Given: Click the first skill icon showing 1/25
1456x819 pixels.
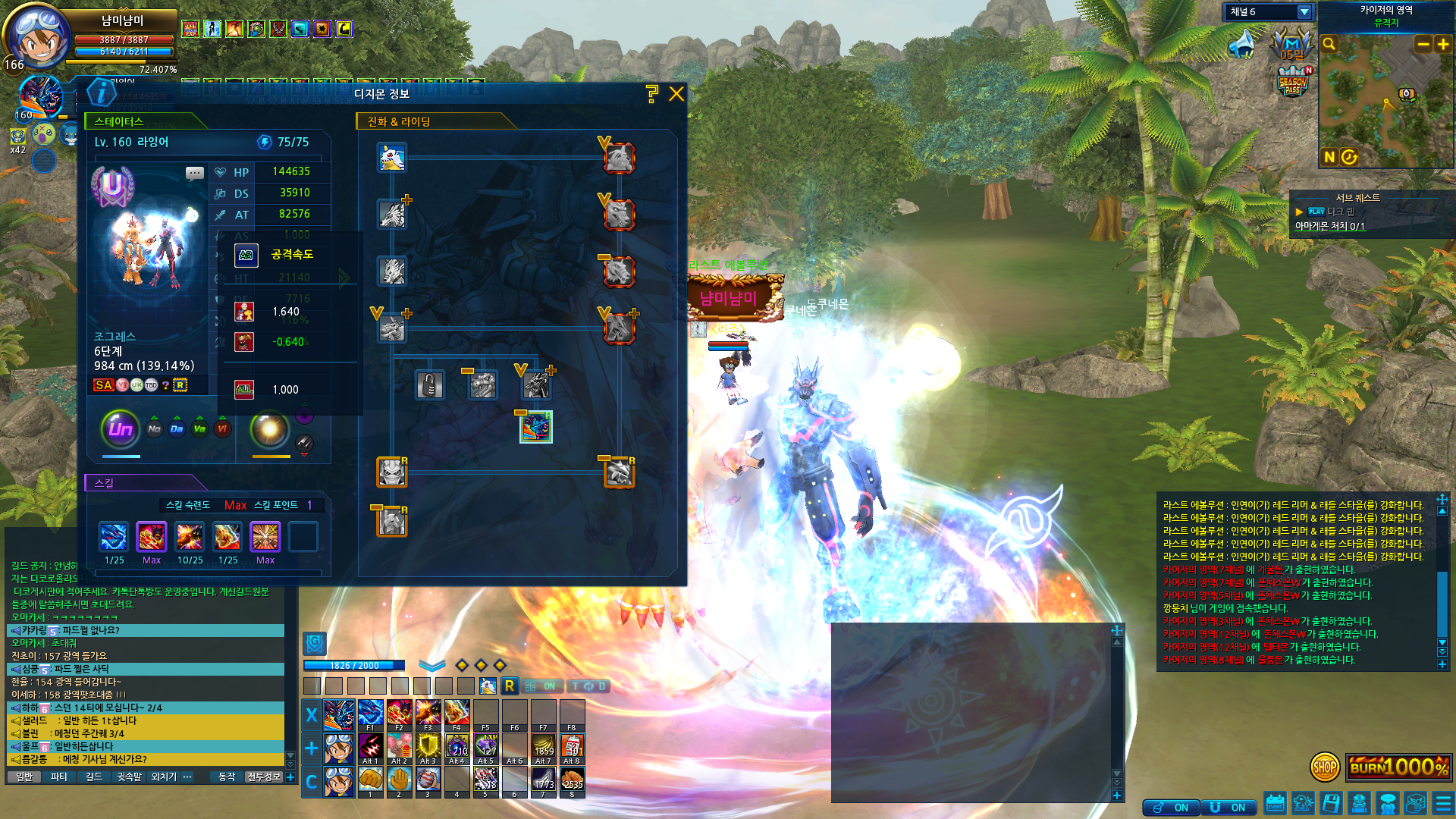Looking at the screenshot, I should tap(114, 538).
